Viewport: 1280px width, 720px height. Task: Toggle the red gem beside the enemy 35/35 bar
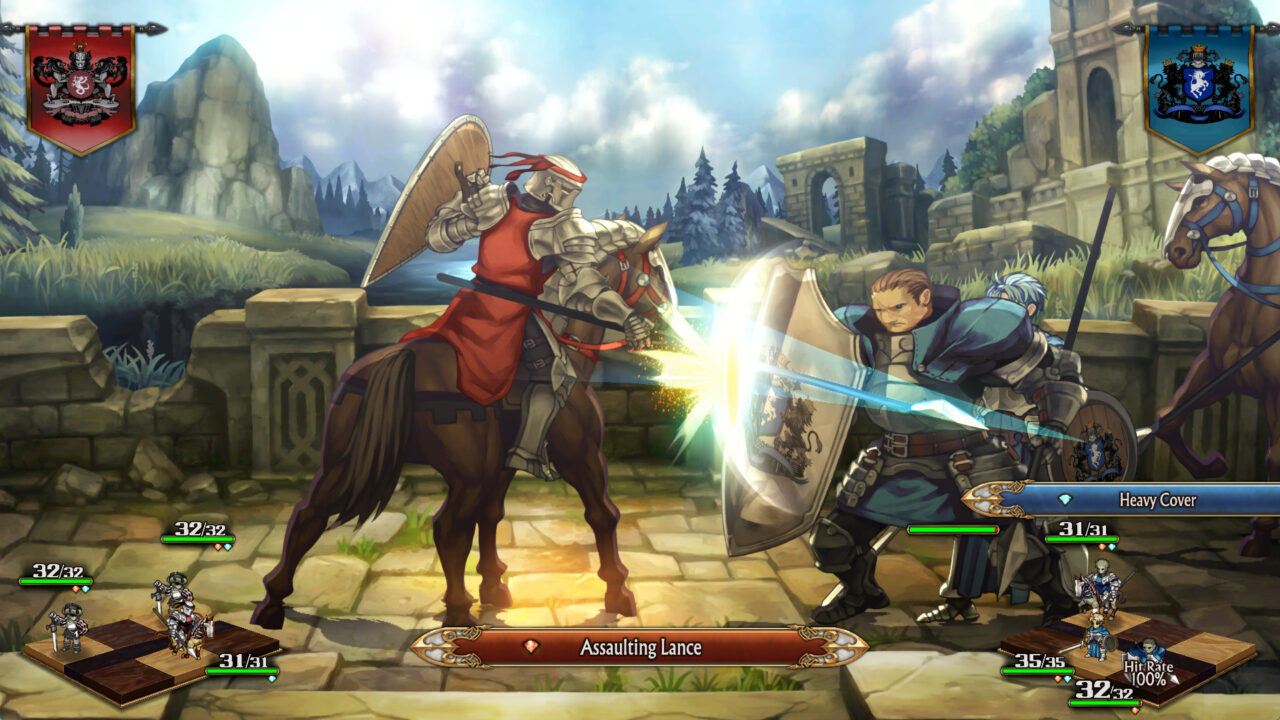coord(1058,679)
